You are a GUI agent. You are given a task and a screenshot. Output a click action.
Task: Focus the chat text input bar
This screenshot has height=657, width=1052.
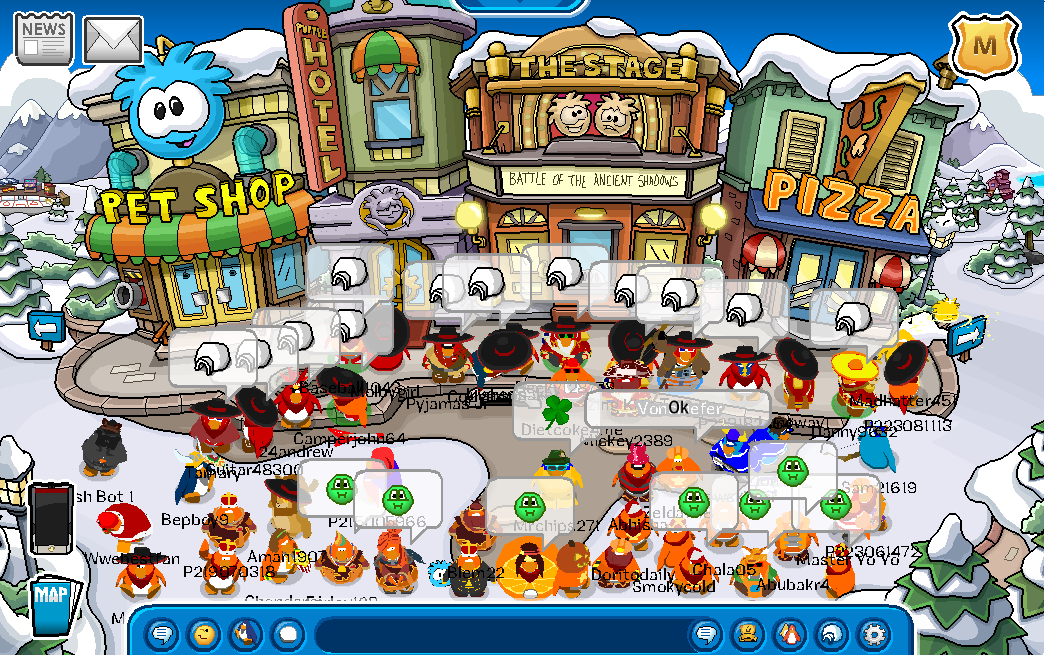pos(500,634)
